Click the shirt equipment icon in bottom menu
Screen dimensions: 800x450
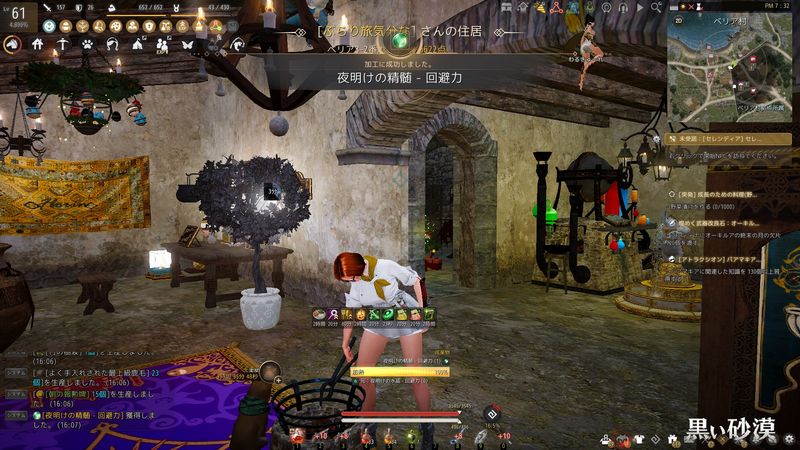pos(637,438)
